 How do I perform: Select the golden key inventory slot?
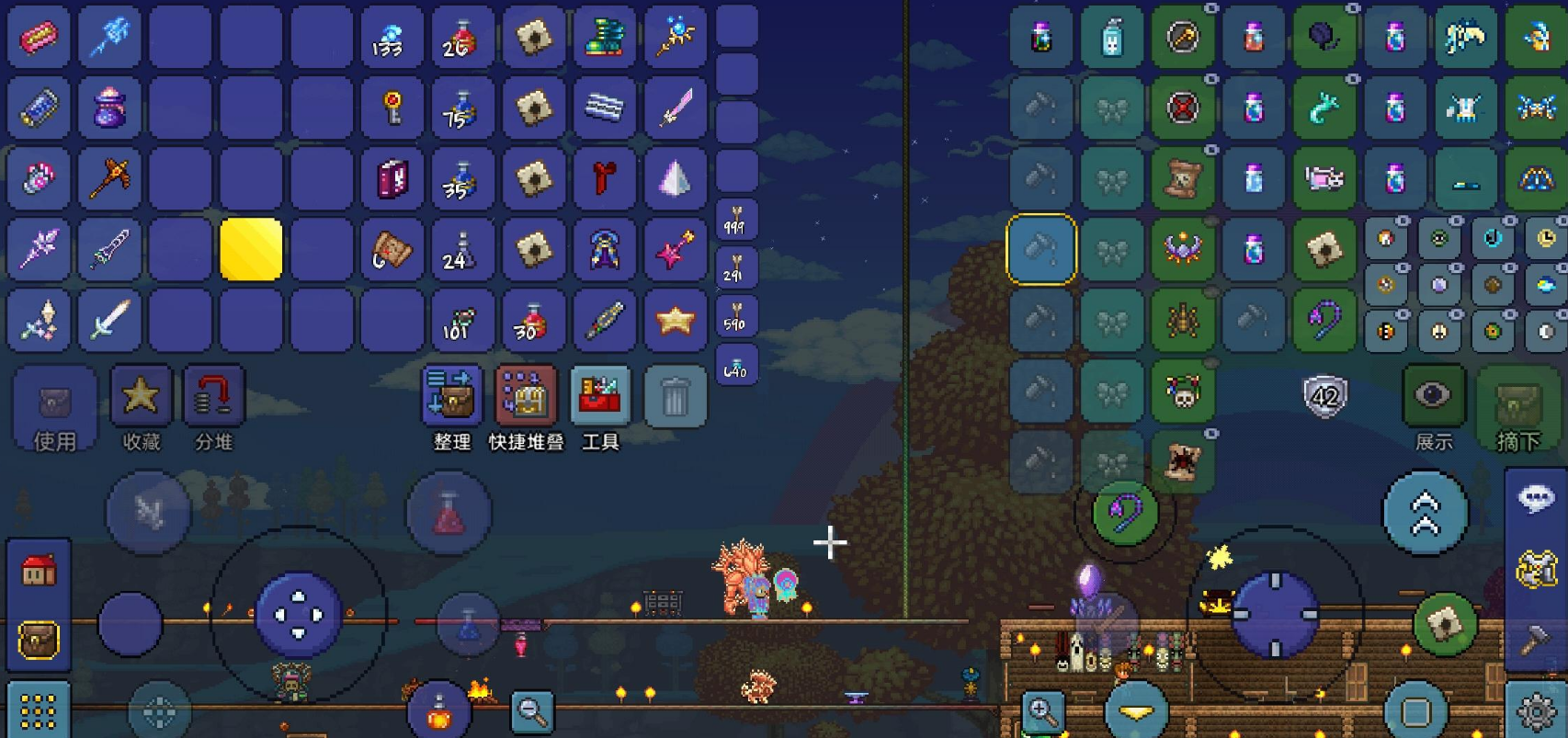[392, 108]
